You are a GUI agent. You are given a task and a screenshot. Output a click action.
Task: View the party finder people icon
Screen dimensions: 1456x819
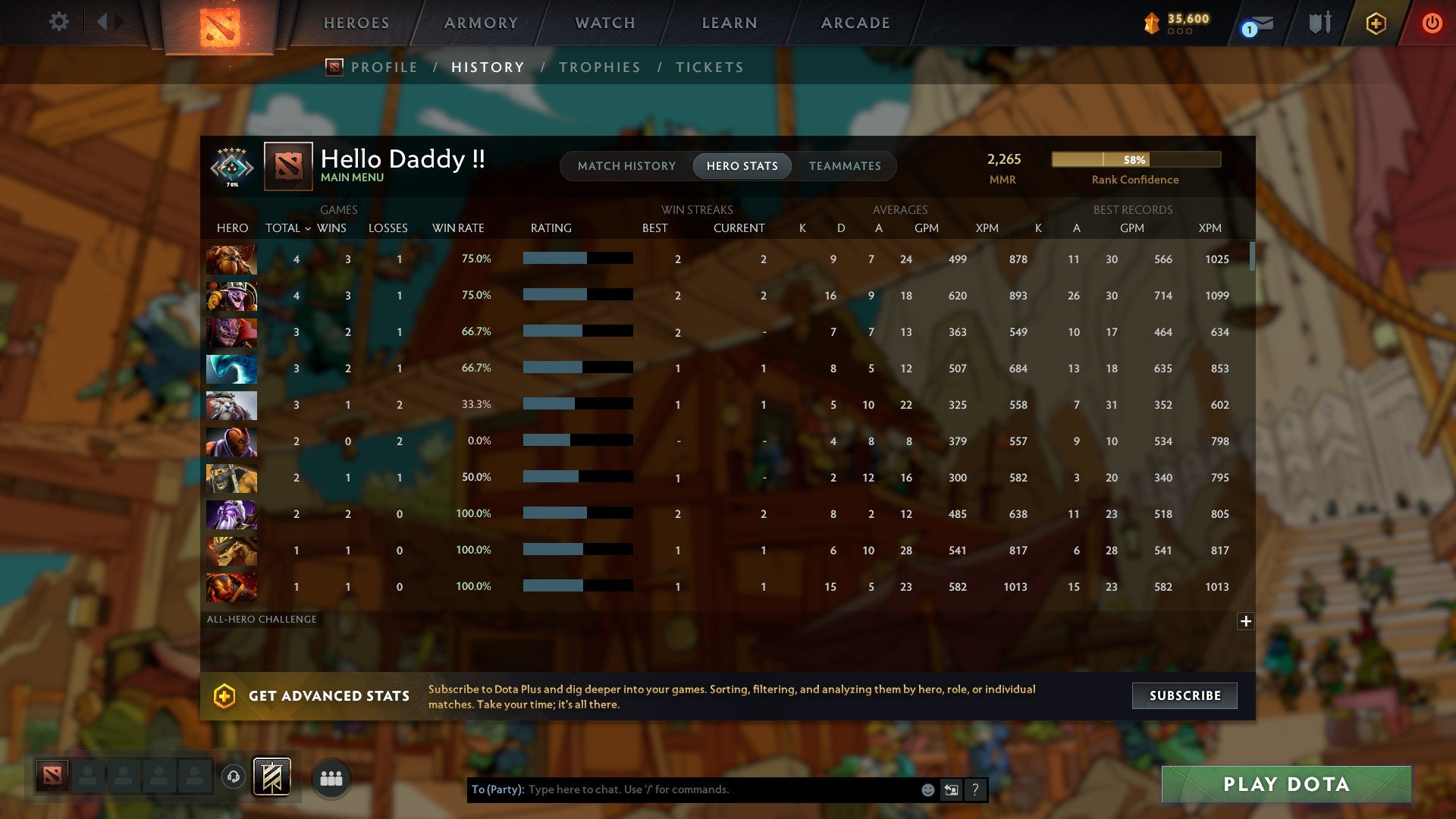pyautogui.click(x=331, y=777)
